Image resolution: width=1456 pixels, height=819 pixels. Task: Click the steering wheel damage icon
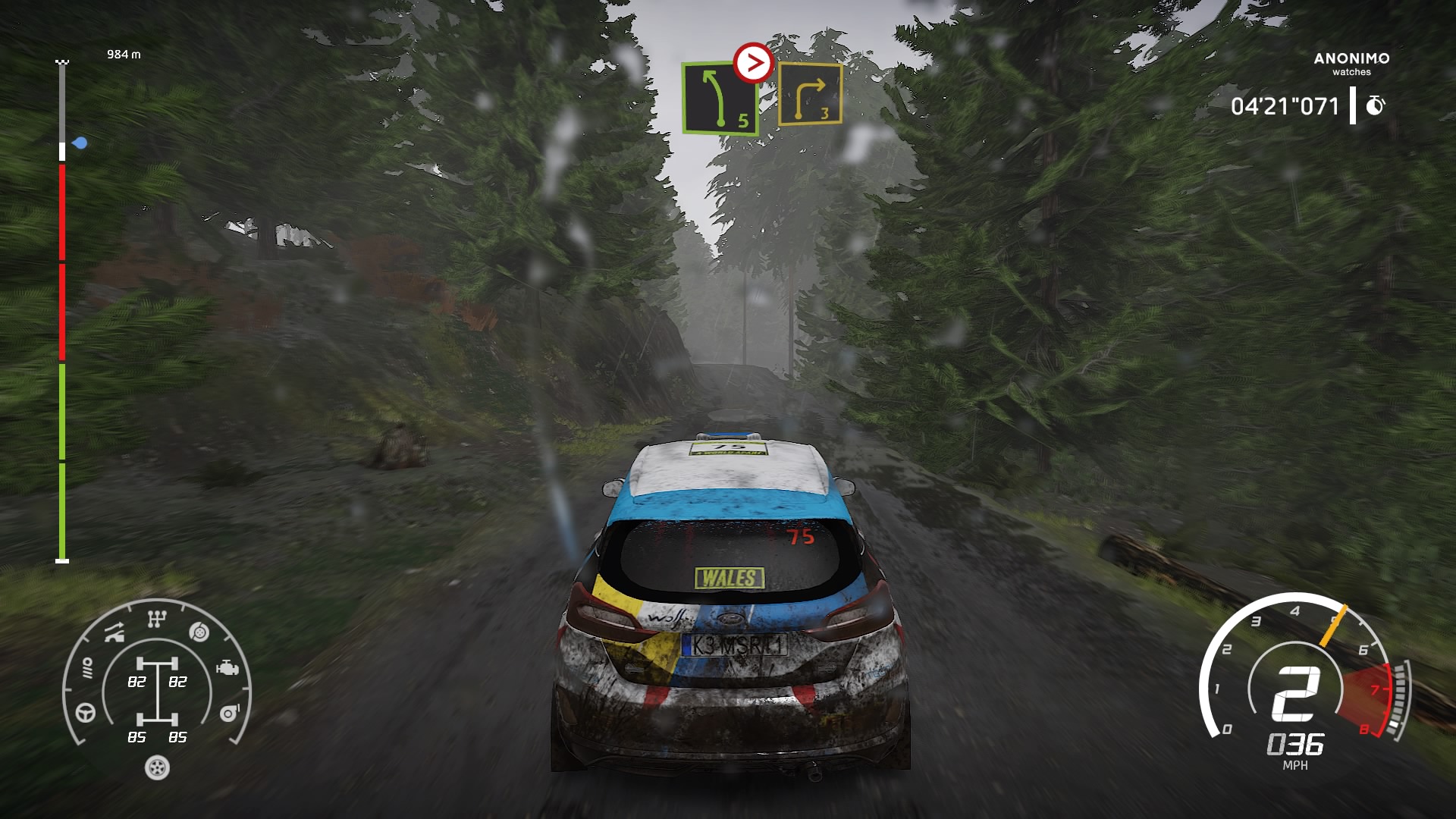(x=86, y=713)
